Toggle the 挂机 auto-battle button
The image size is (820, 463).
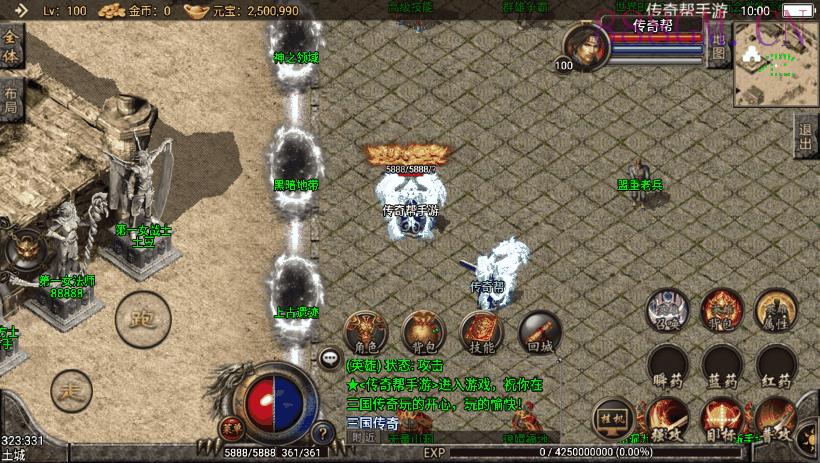coord(613,417)
